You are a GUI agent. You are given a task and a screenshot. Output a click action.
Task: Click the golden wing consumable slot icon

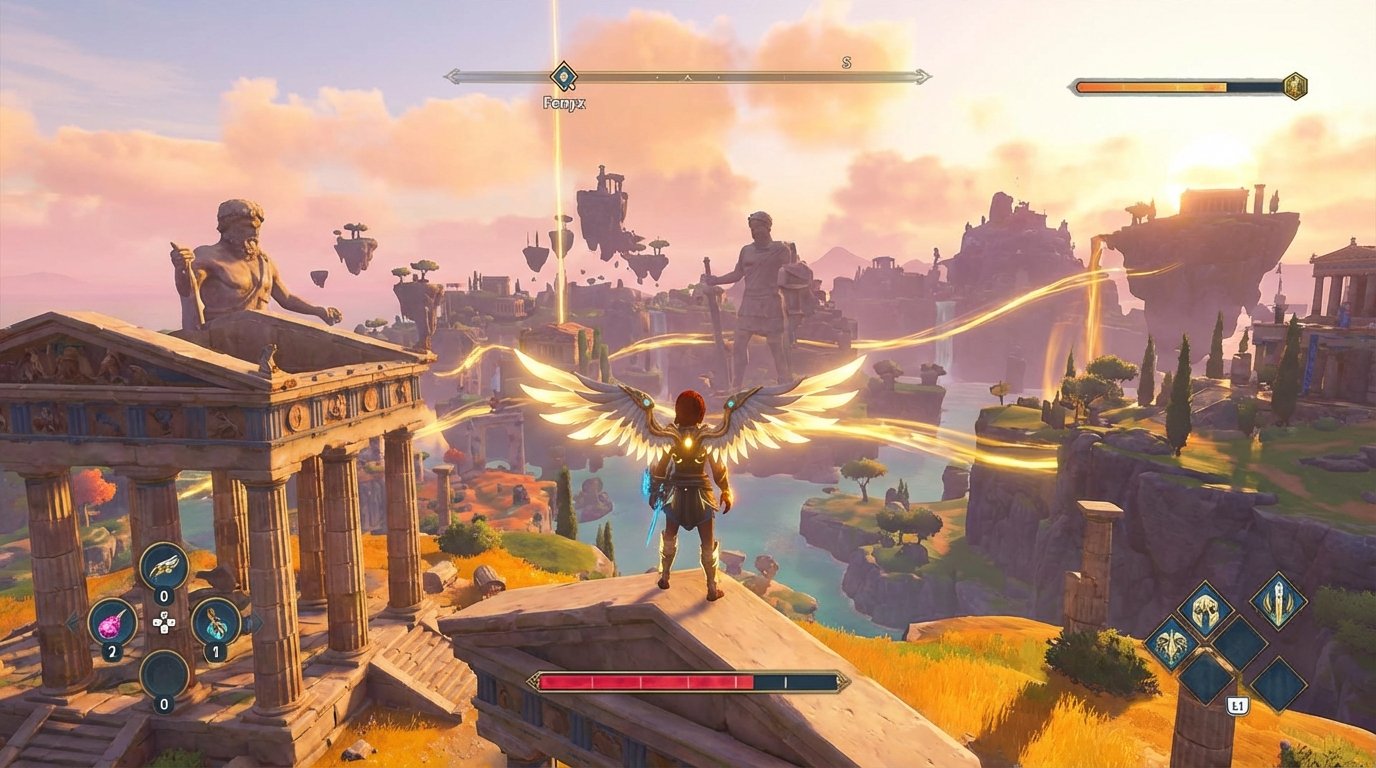pyautogui.click(x=164, y=567)
